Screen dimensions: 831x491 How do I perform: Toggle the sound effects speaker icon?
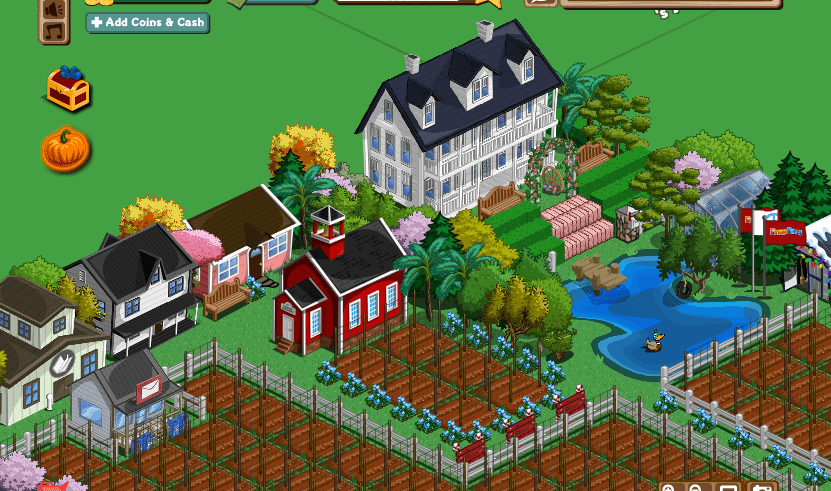coord(54,8)
